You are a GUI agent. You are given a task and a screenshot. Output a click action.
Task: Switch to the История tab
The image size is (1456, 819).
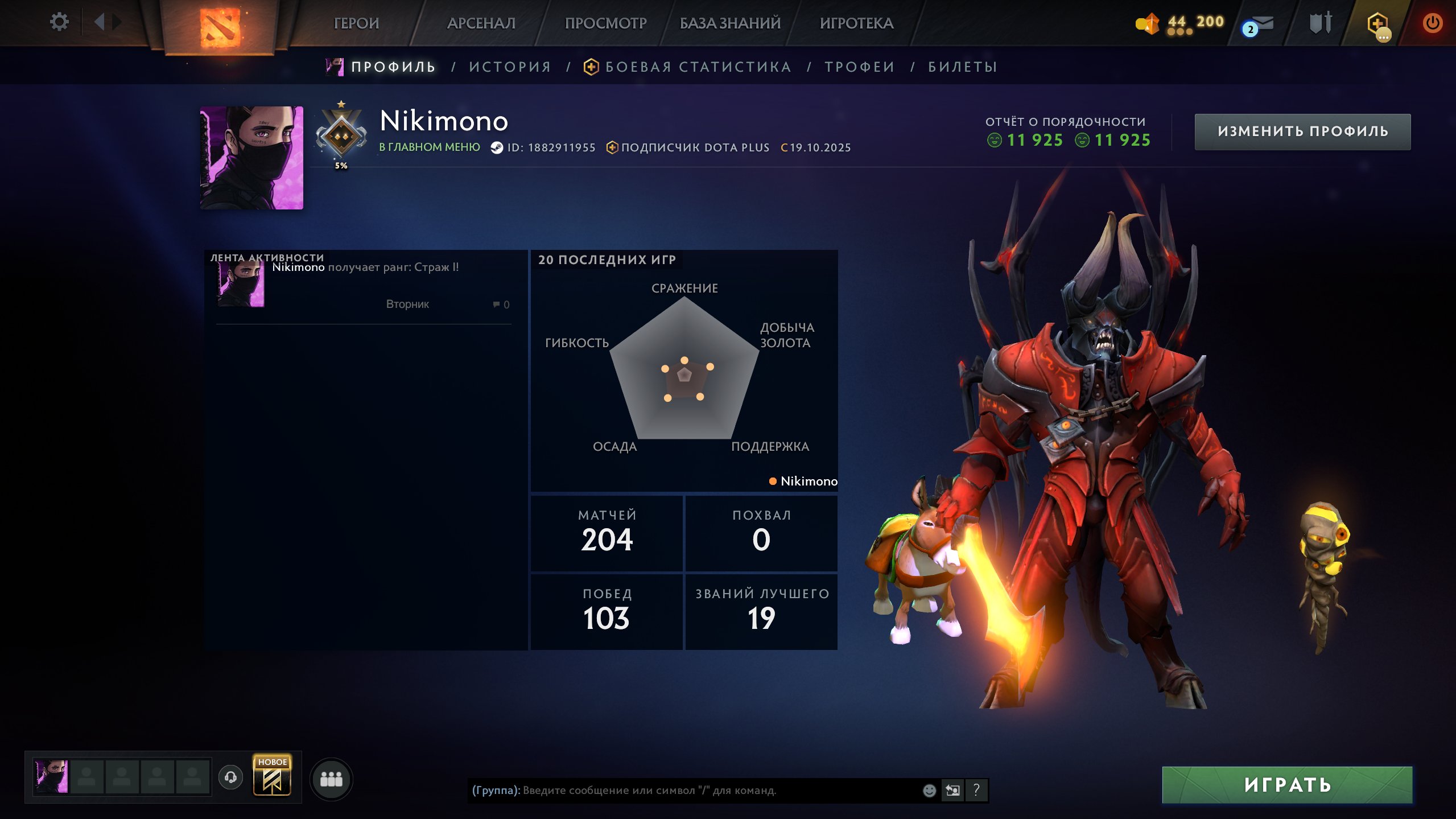click(x=510, y=67)
